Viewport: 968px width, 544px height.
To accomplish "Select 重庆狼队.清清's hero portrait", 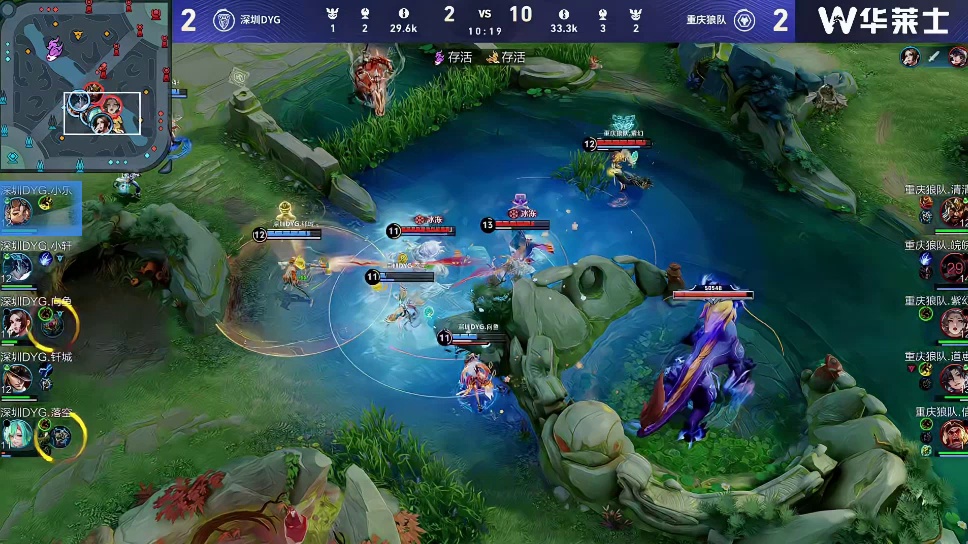I will point(951,211).
